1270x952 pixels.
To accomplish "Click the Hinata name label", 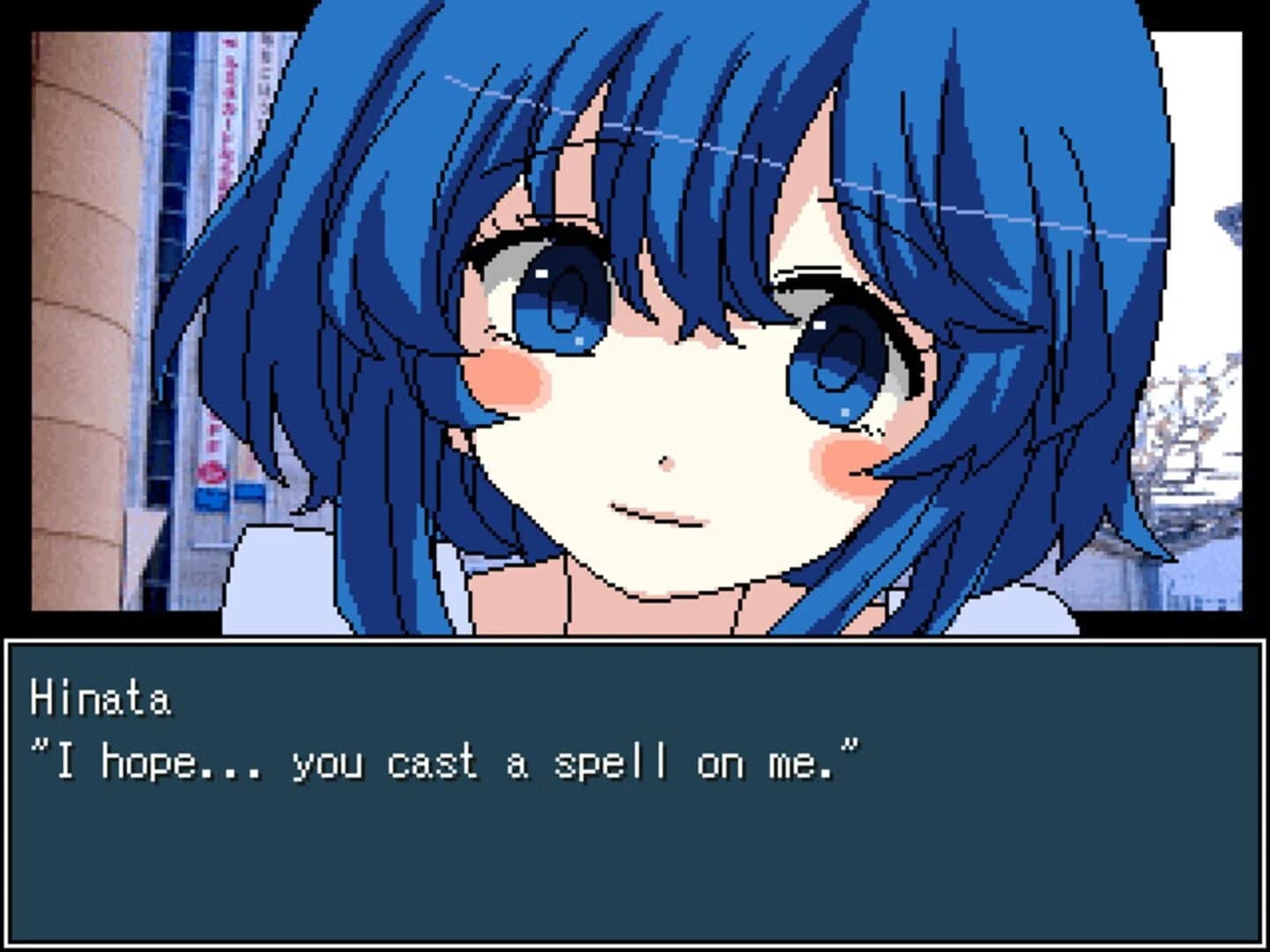I will pos(101,696).
